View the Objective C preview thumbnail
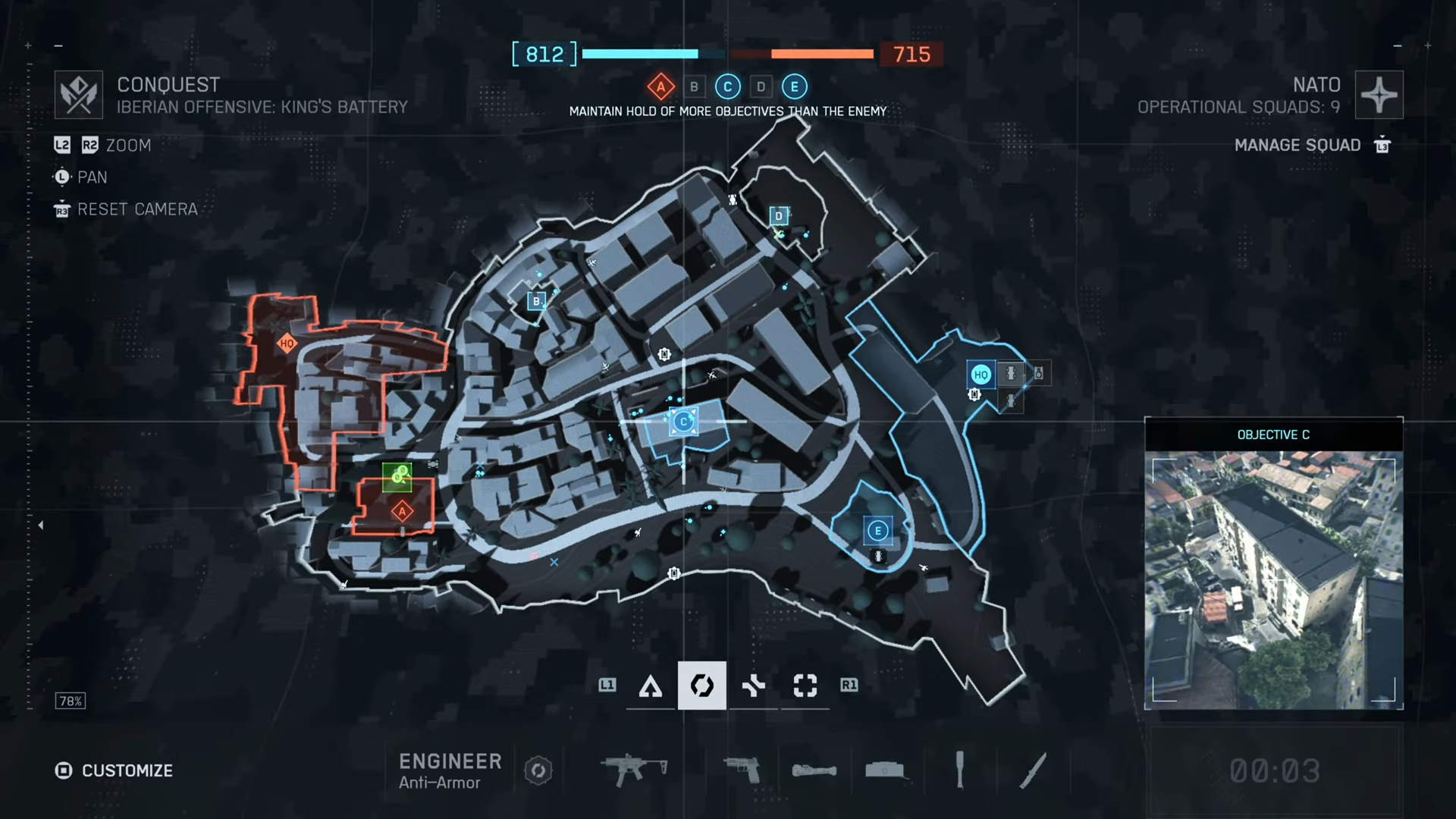This screenshot has width=1456, height=819. (1273, 580)
